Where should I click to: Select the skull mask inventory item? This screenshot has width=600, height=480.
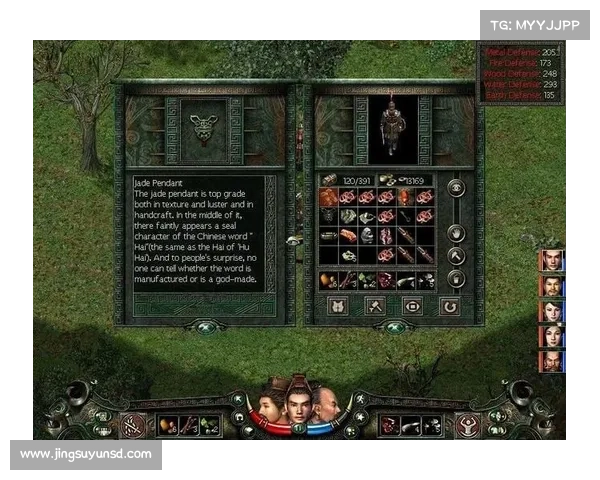pyautogui.click(x=366, y=235)
